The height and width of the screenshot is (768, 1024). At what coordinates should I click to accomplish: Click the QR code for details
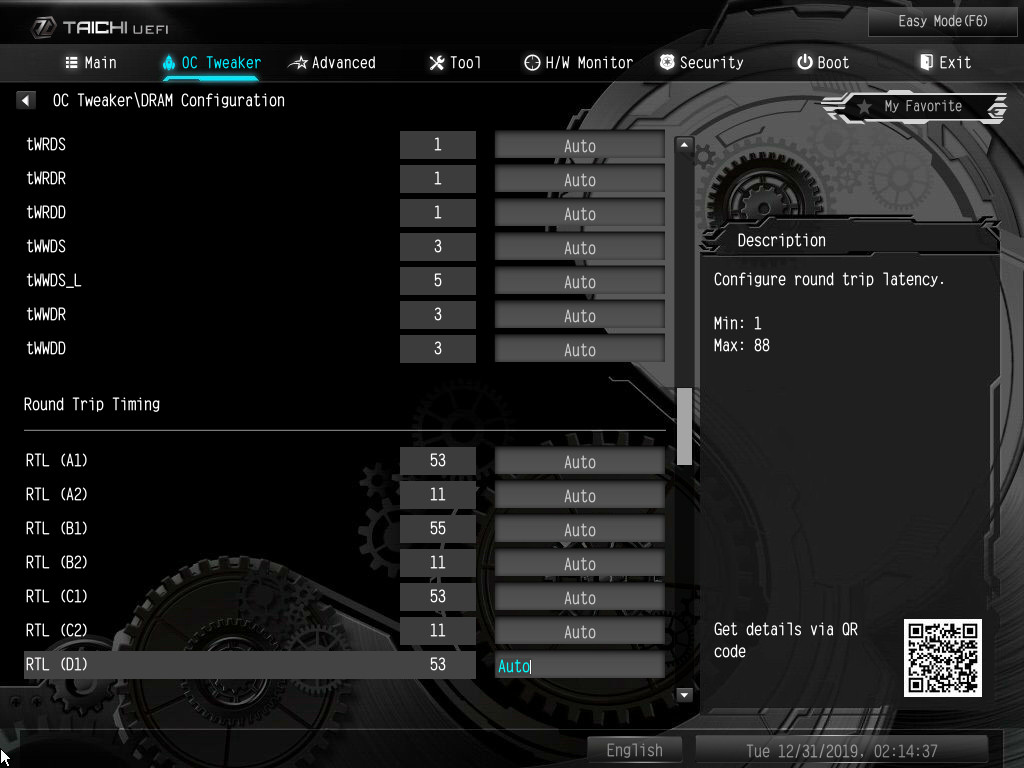[942, 657]
